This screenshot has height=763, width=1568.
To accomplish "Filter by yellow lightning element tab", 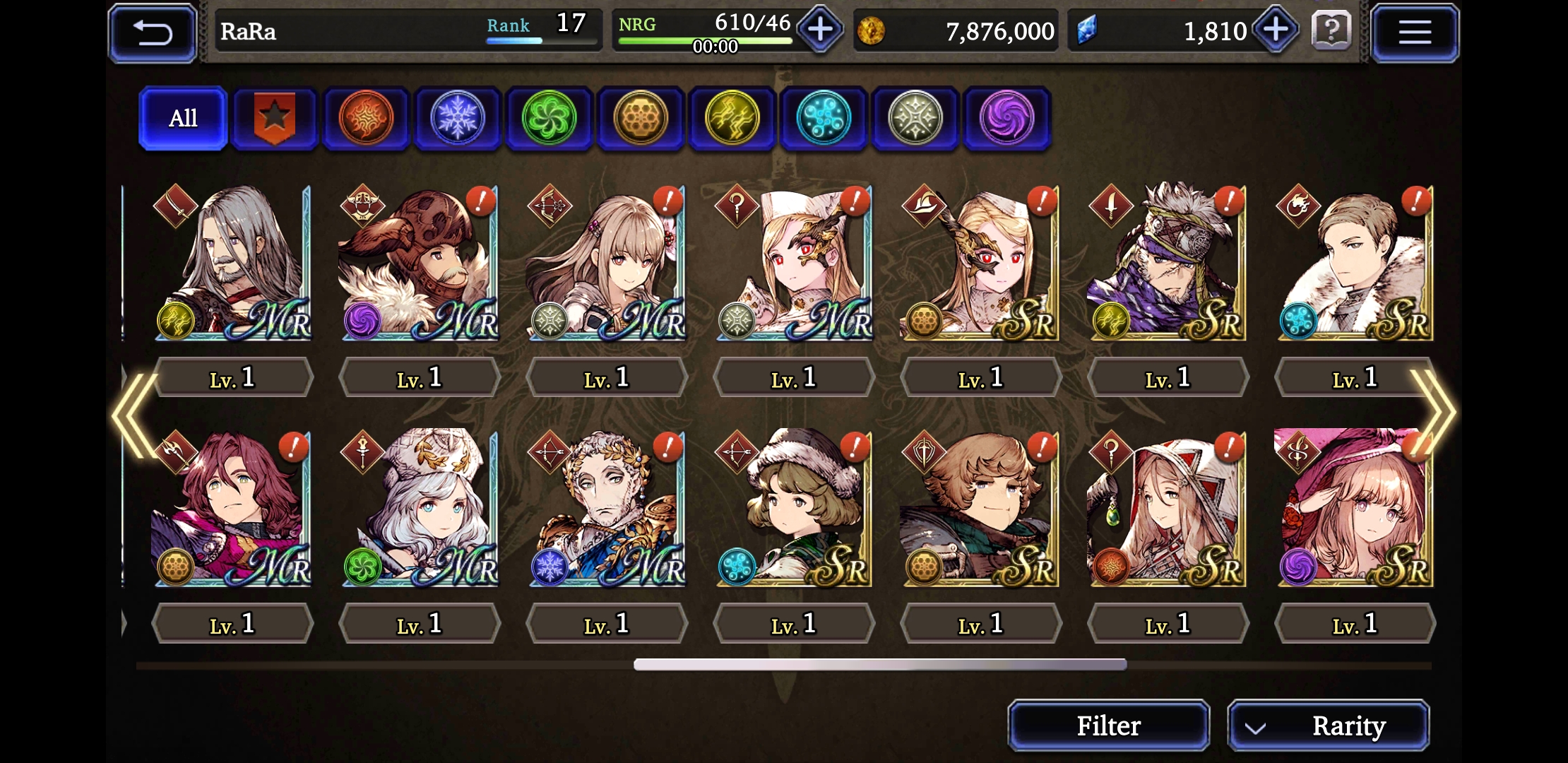I will [732, 118].
